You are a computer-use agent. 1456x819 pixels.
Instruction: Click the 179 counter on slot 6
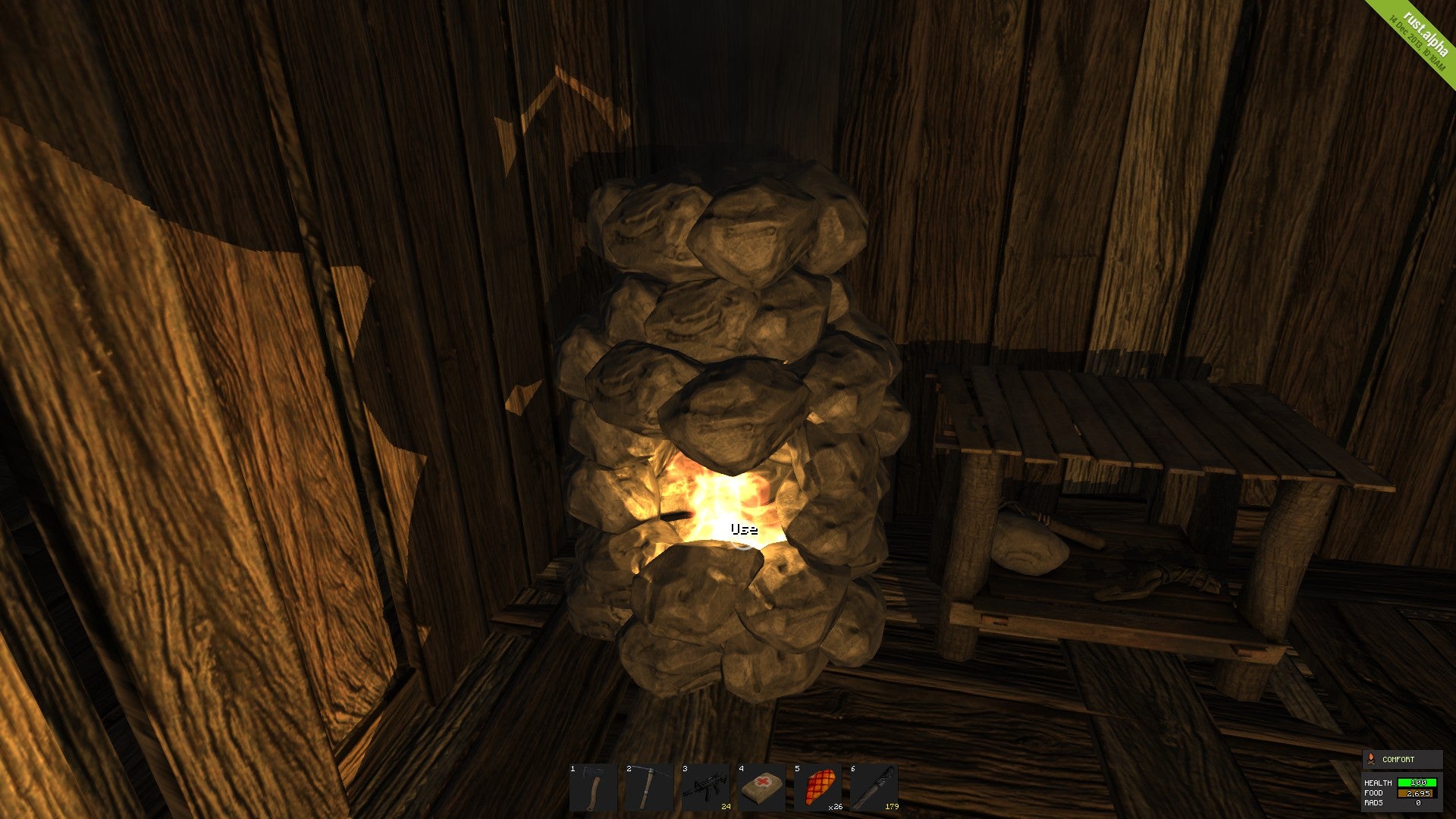point(892,807)
